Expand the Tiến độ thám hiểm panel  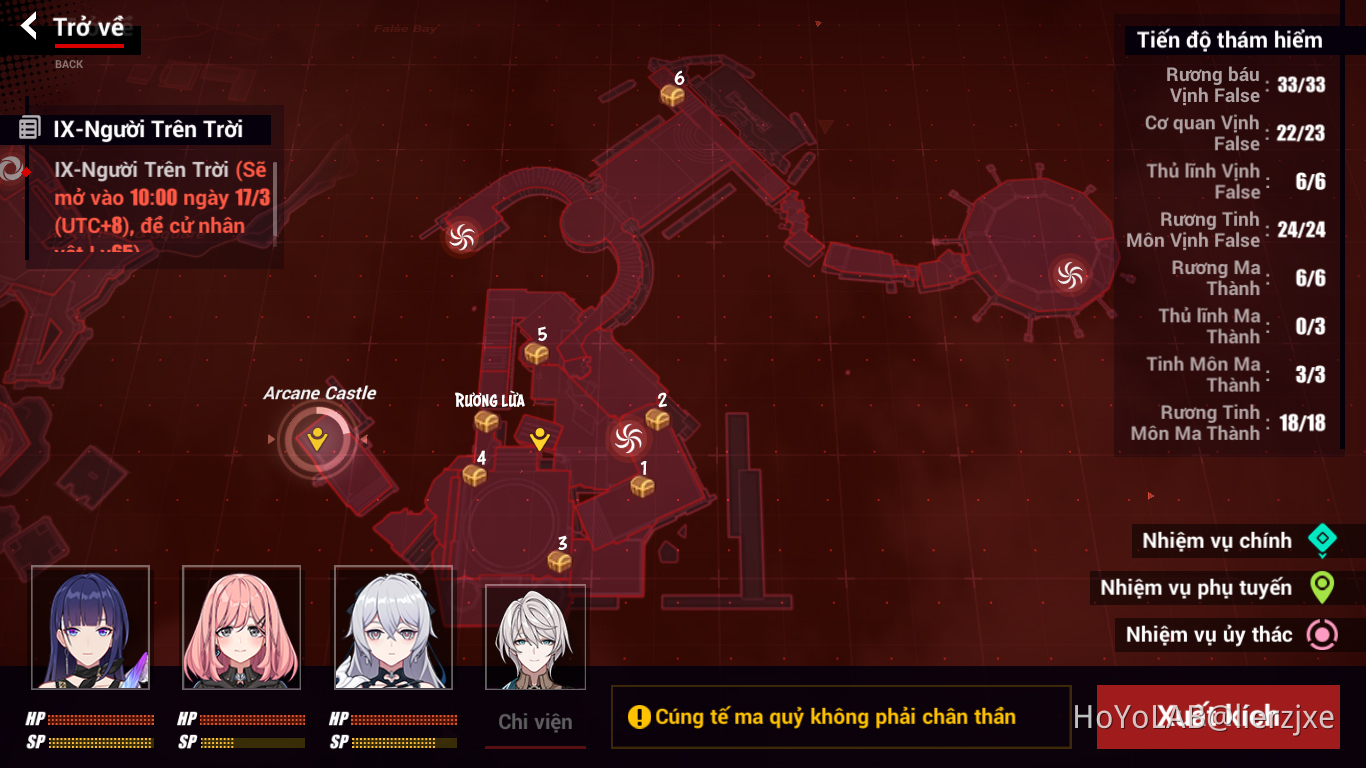pyautogui.click(x=1229, y=40)
